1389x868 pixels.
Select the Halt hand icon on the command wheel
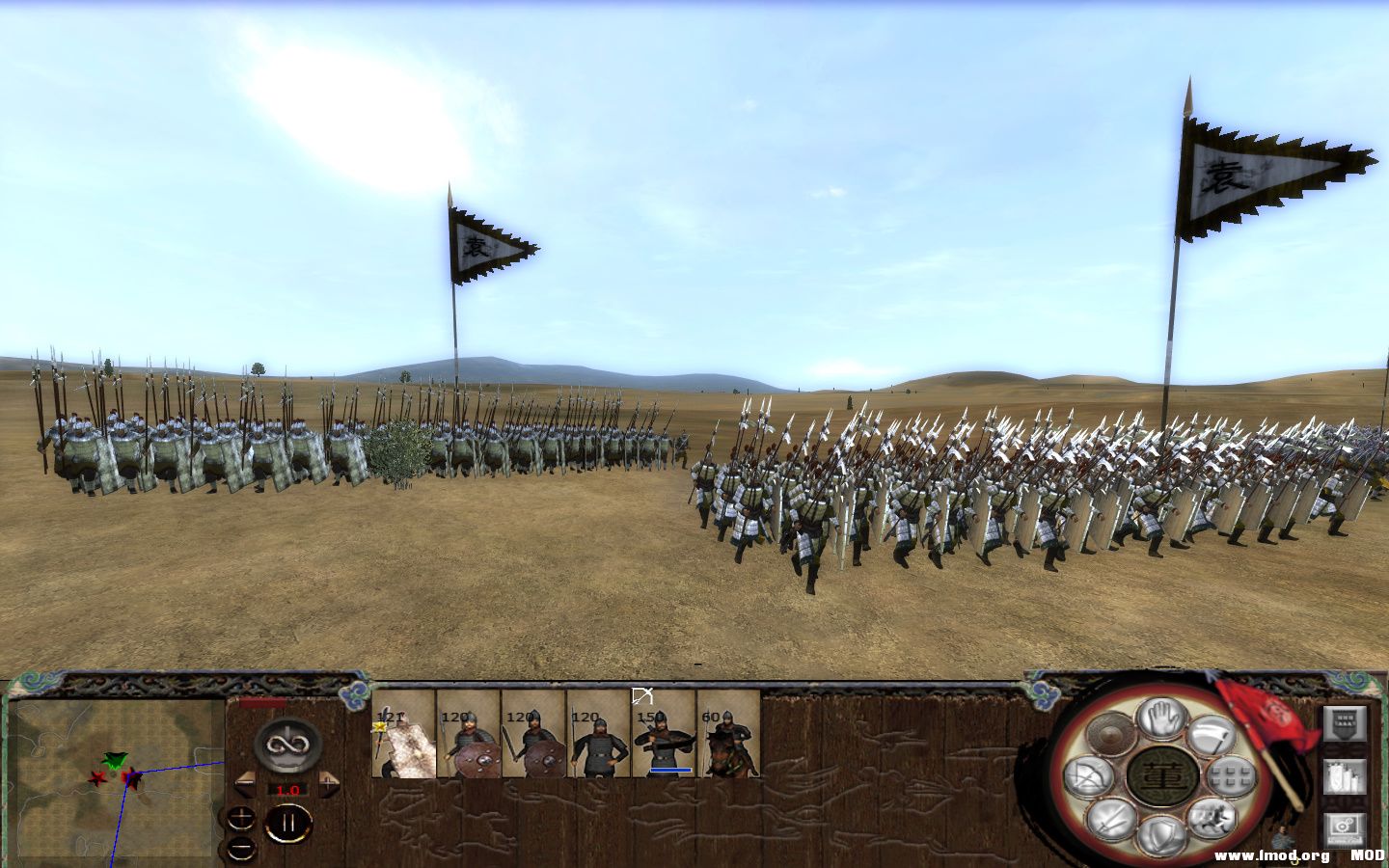1160,721
